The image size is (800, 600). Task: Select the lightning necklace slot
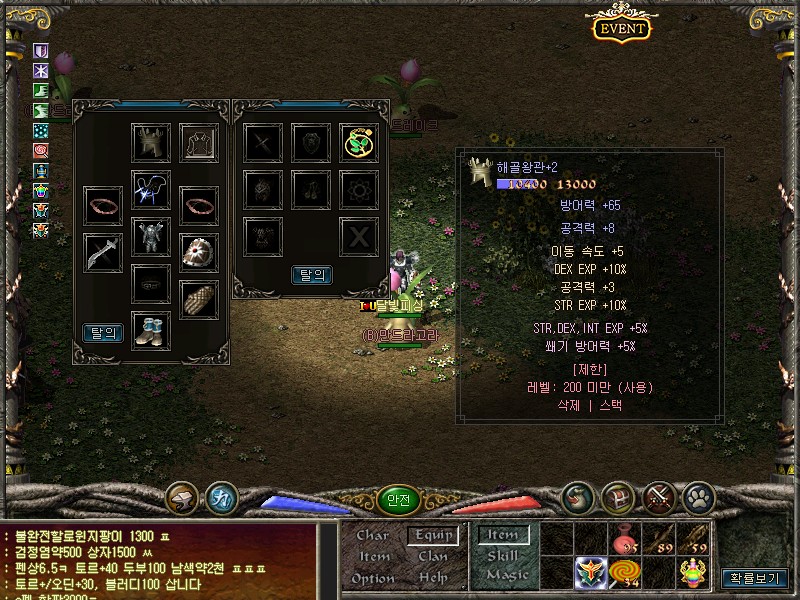[x=151, y=189]
